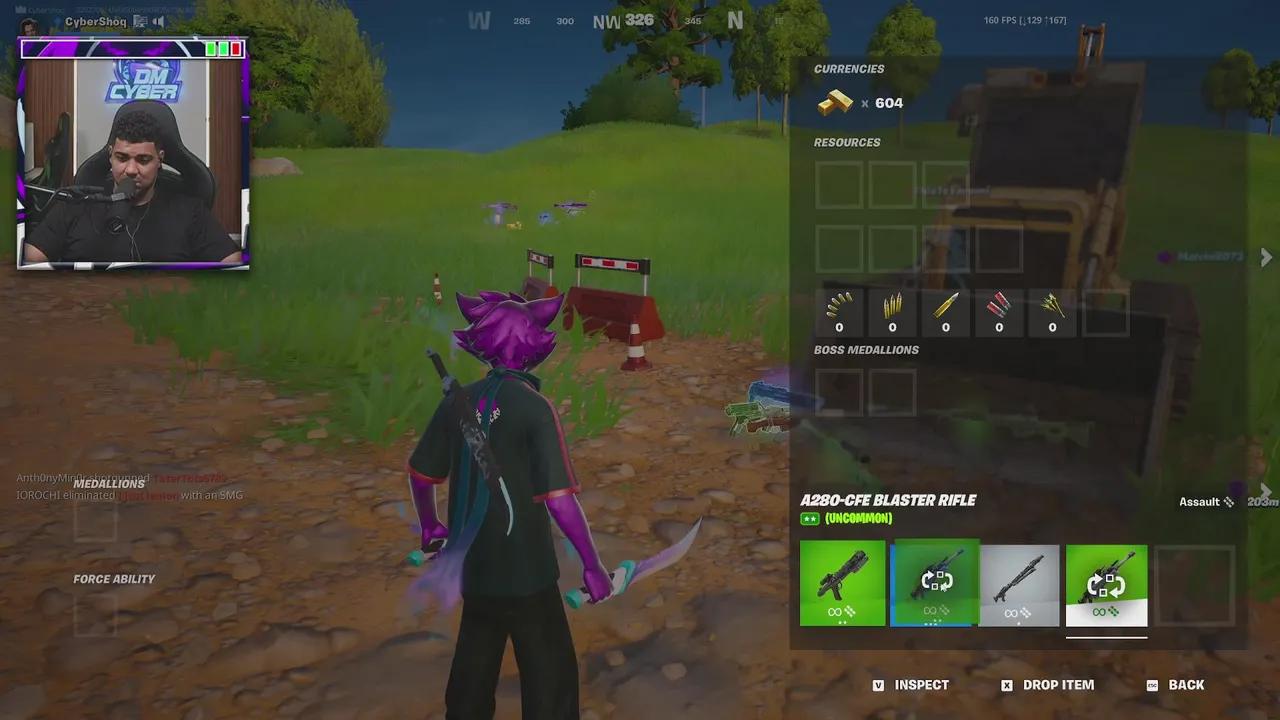Click the gold bars currency icon

tap(836, 102)
